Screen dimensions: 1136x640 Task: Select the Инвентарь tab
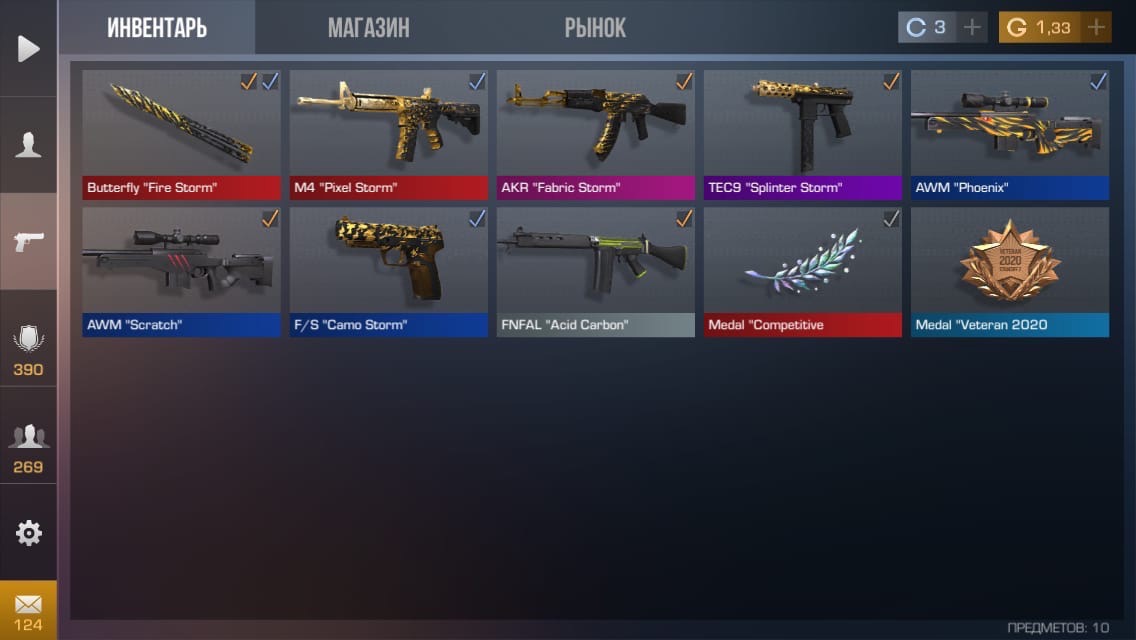[157, 28]
